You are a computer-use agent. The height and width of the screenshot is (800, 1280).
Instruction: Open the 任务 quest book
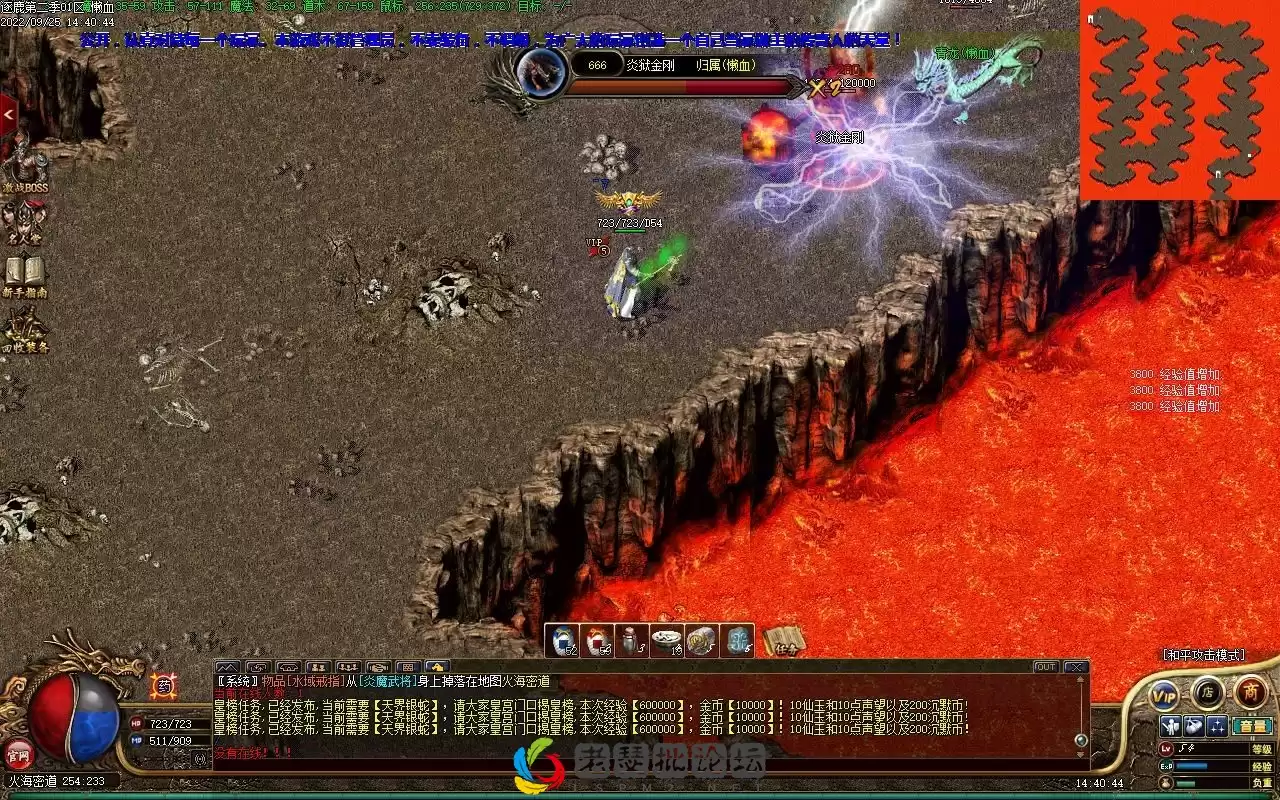point(784,640)
